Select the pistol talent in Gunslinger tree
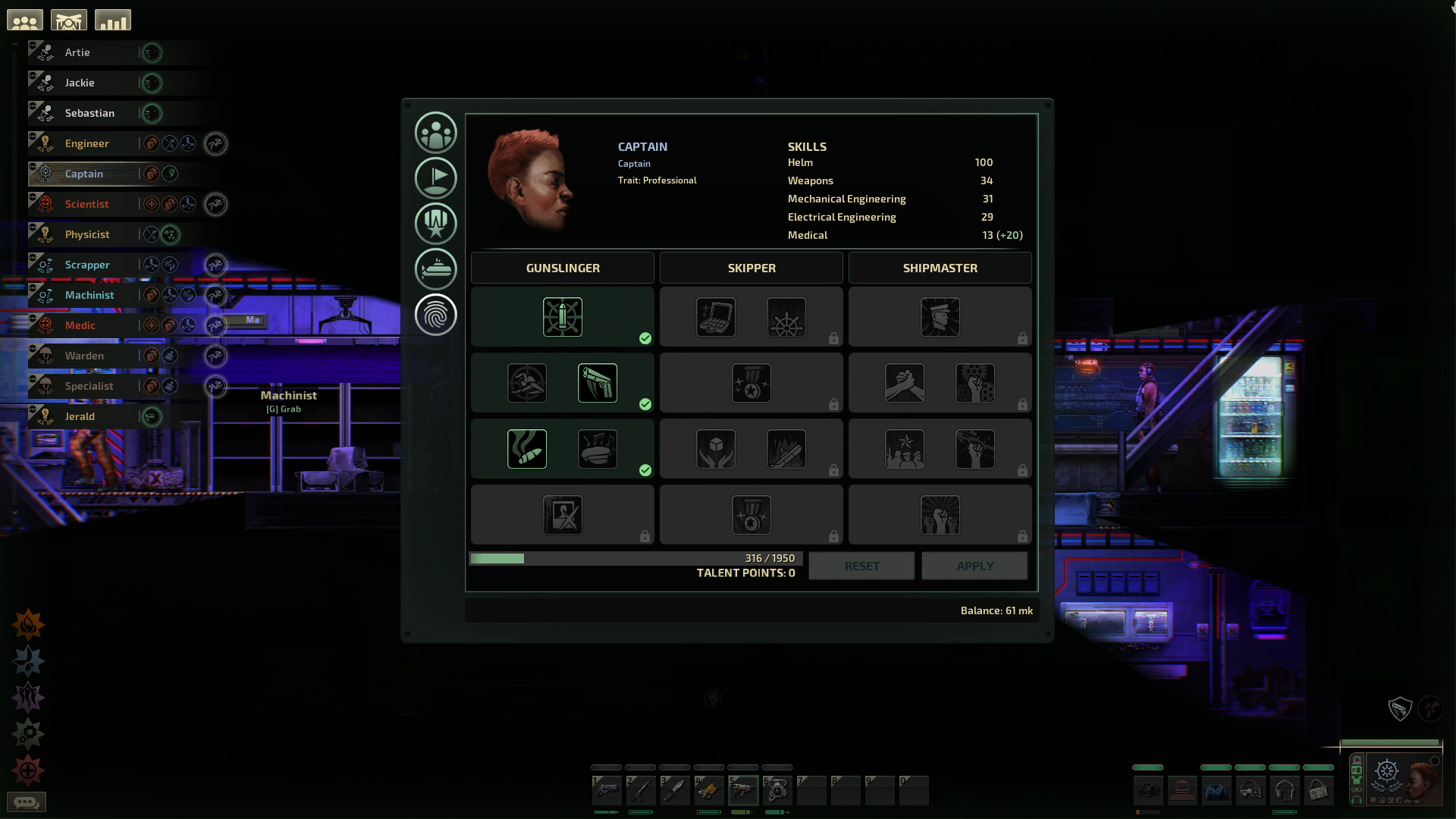This screenshot has height=819, width=1456. (598, 383)
